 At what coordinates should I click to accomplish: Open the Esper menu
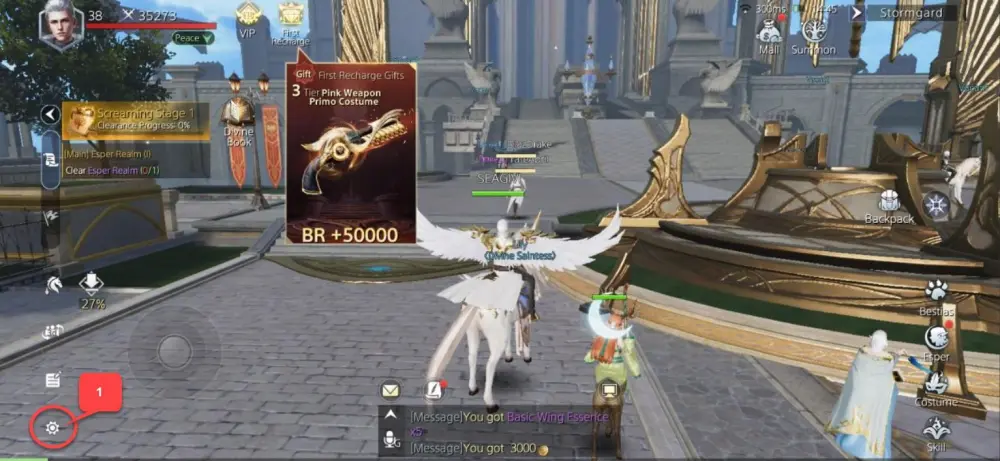pos(936,341)
